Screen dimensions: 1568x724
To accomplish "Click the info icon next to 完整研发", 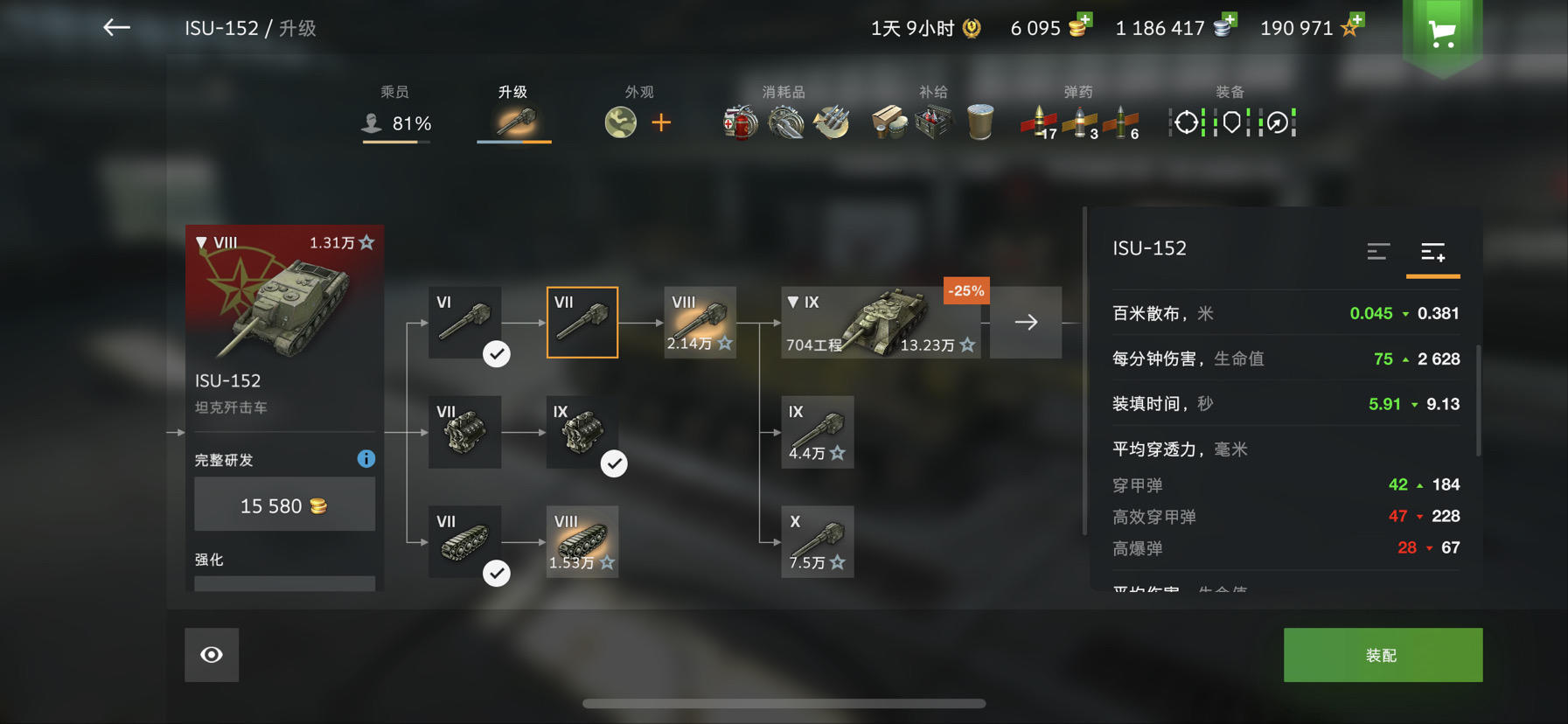I will tap(366, 458).
